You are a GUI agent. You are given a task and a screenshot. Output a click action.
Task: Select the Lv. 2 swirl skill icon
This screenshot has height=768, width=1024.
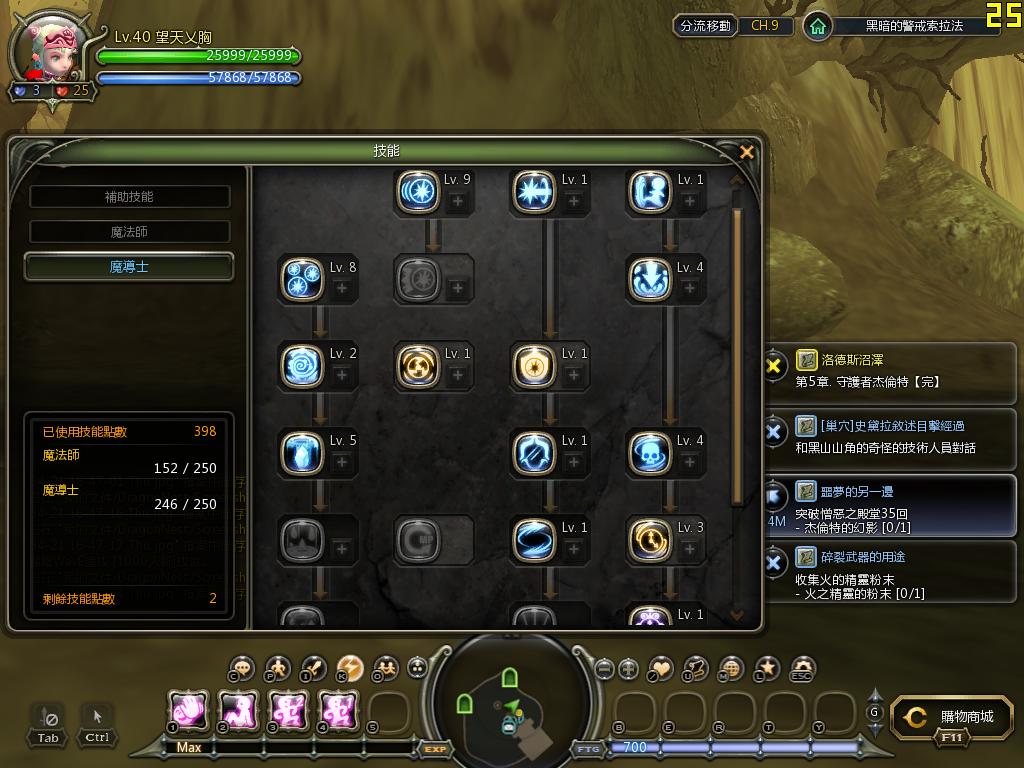pyautogui.click(x=302, y=366)
